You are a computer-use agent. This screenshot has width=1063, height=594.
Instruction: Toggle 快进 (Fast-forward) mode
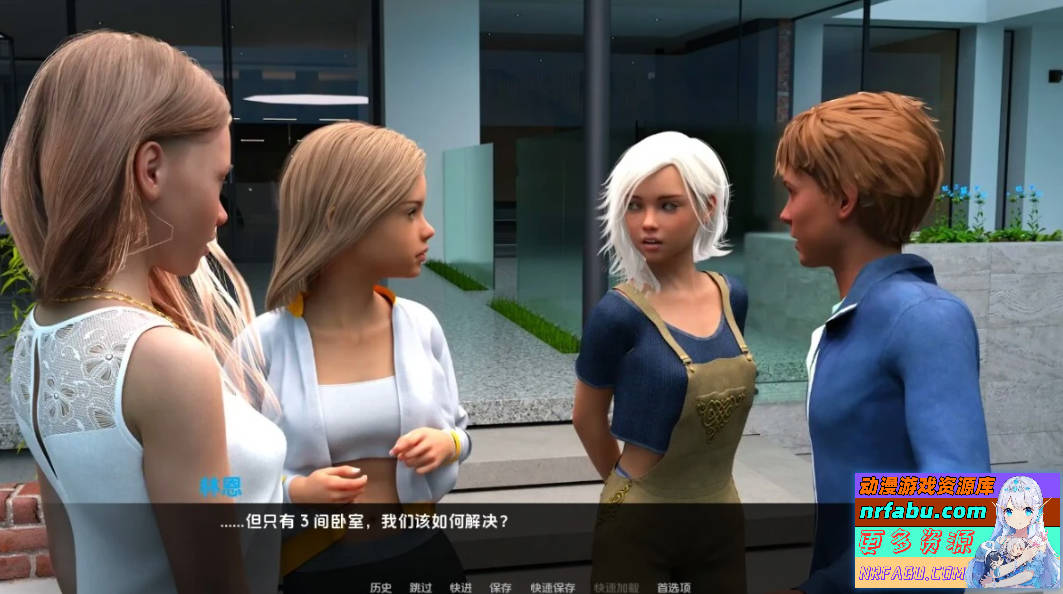(x=460, y=587)
